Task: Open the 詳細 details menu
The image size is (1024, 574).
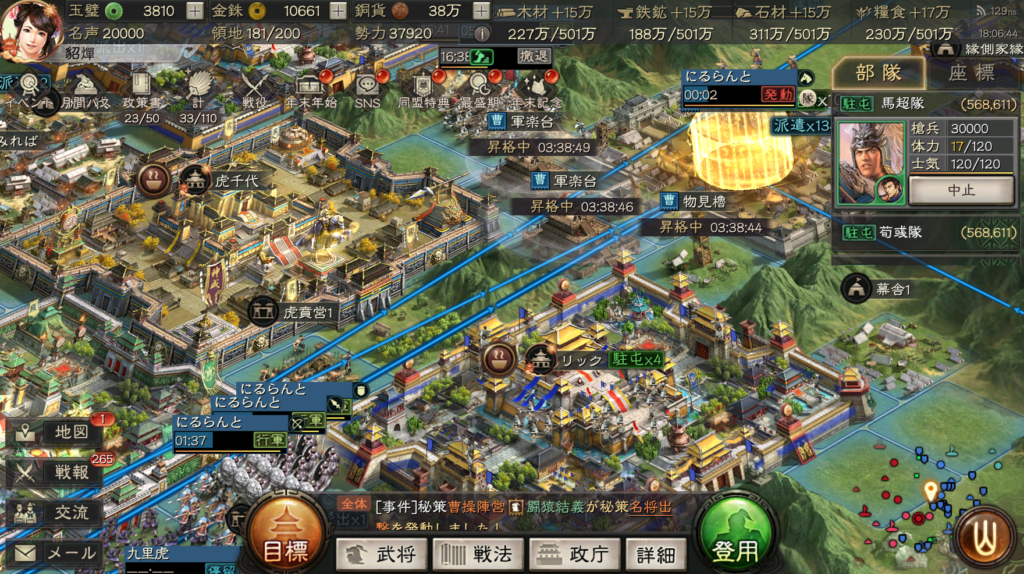Action: click(655, 553)
